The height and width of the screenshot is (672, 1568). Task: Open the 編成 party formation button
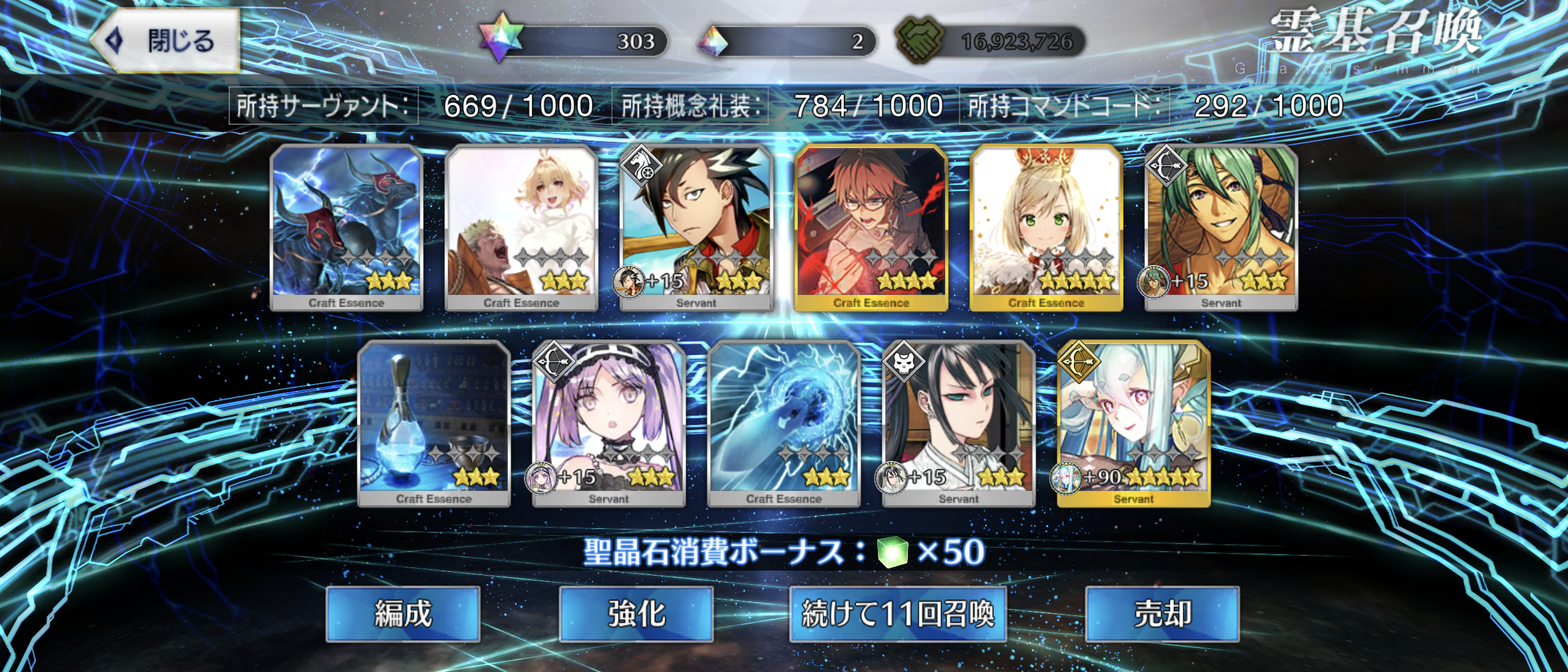coord(403,614)
